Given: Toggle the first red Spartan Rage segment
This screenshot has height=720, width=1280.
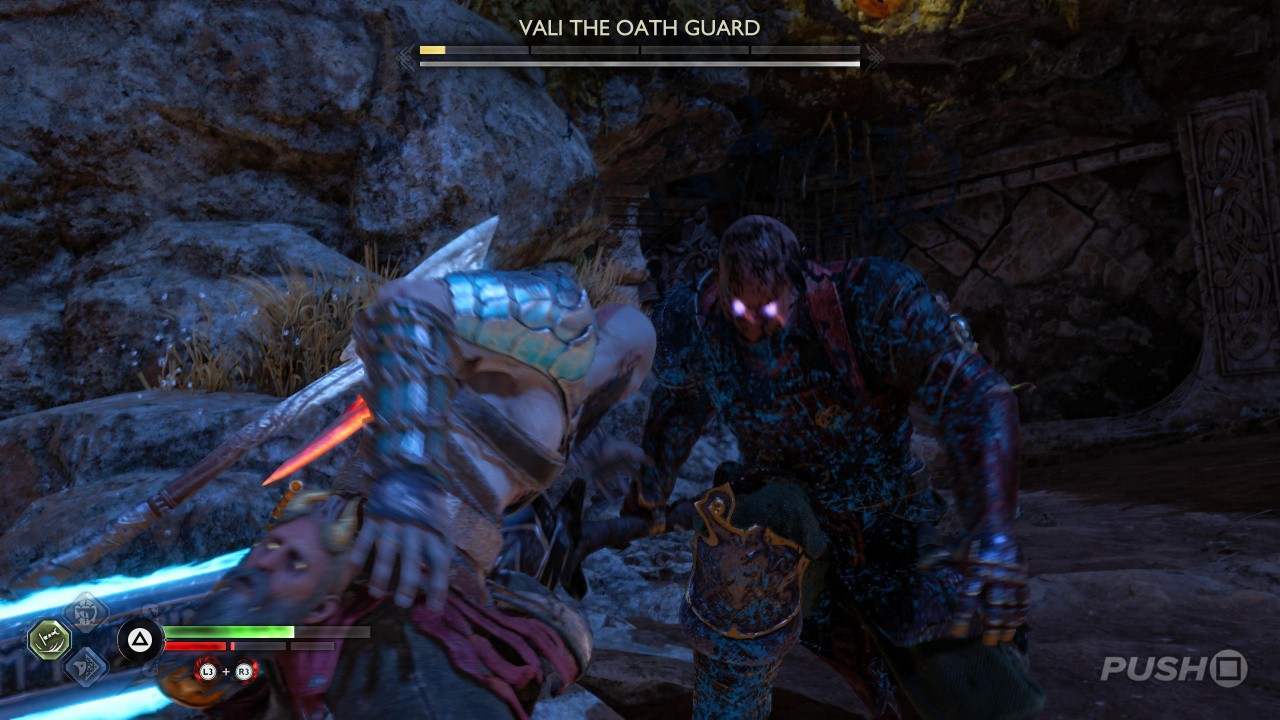Looking at the screenshot, I should pyautogui.click(x=195, y=646).
